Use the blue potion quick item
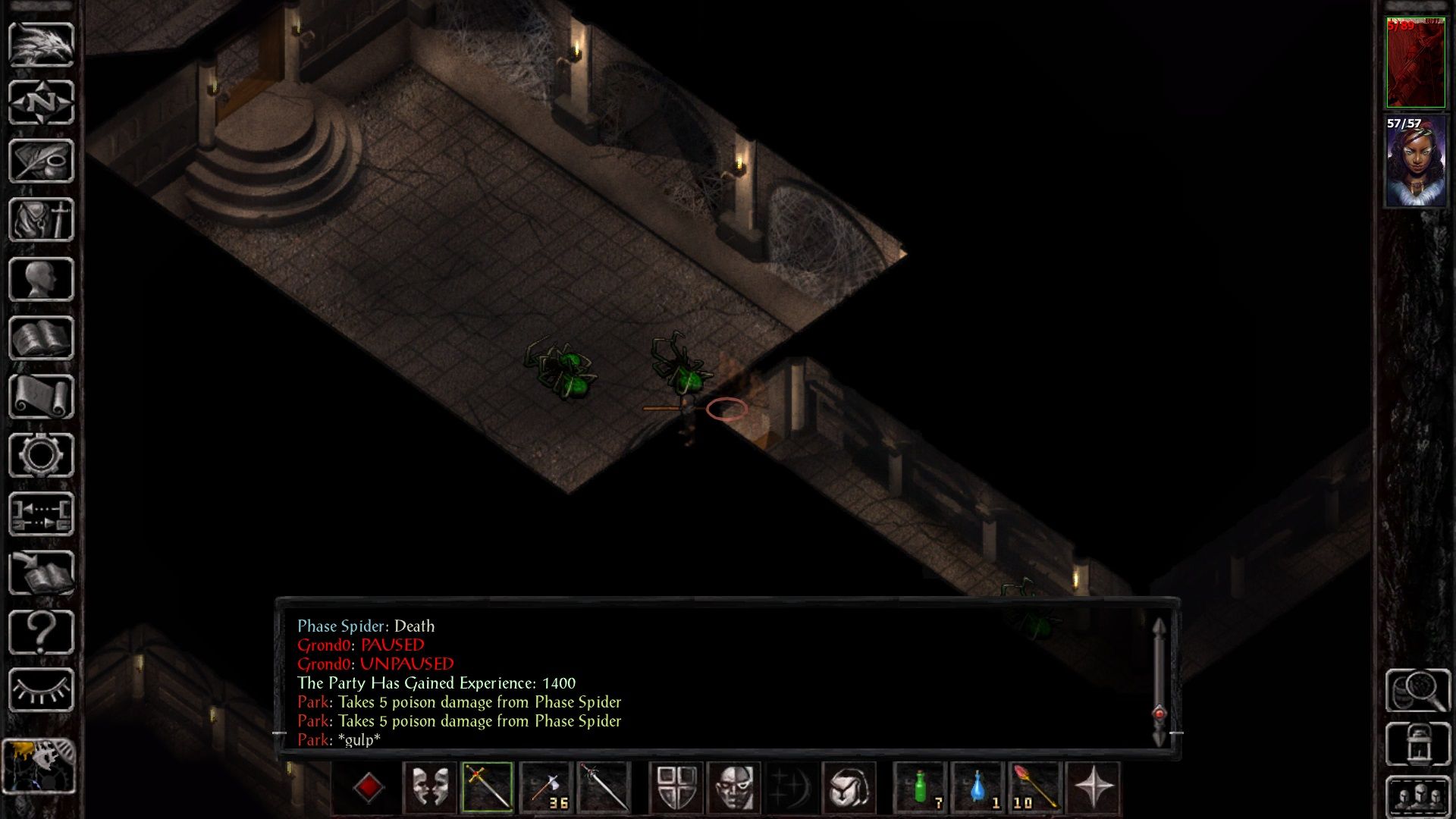This screenshot has width=1456, height=819. (x=978, y=788)
